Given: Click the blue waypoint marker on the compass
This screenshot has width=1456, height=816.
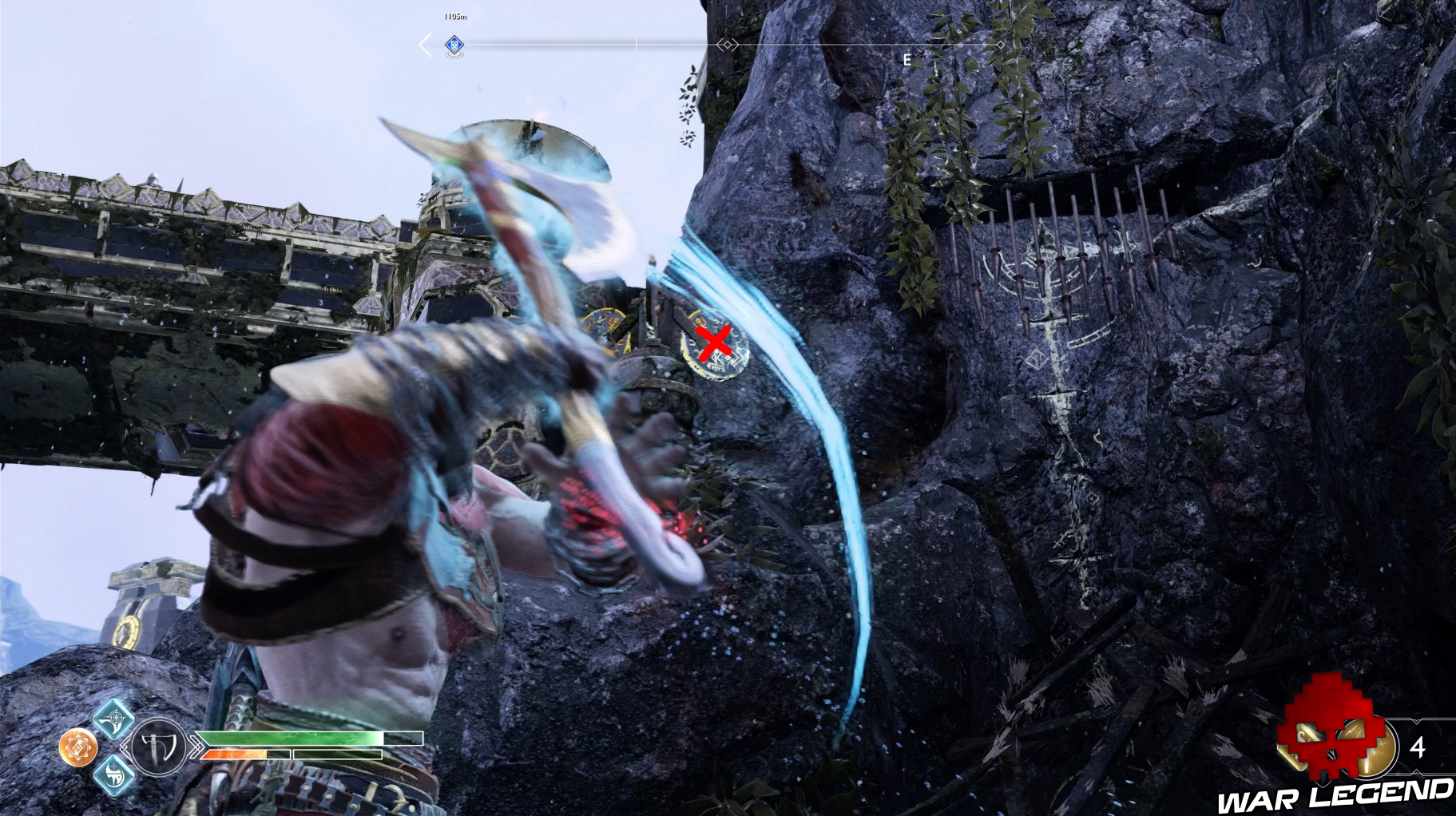Looking at the screenshot, I should point(455,45).
